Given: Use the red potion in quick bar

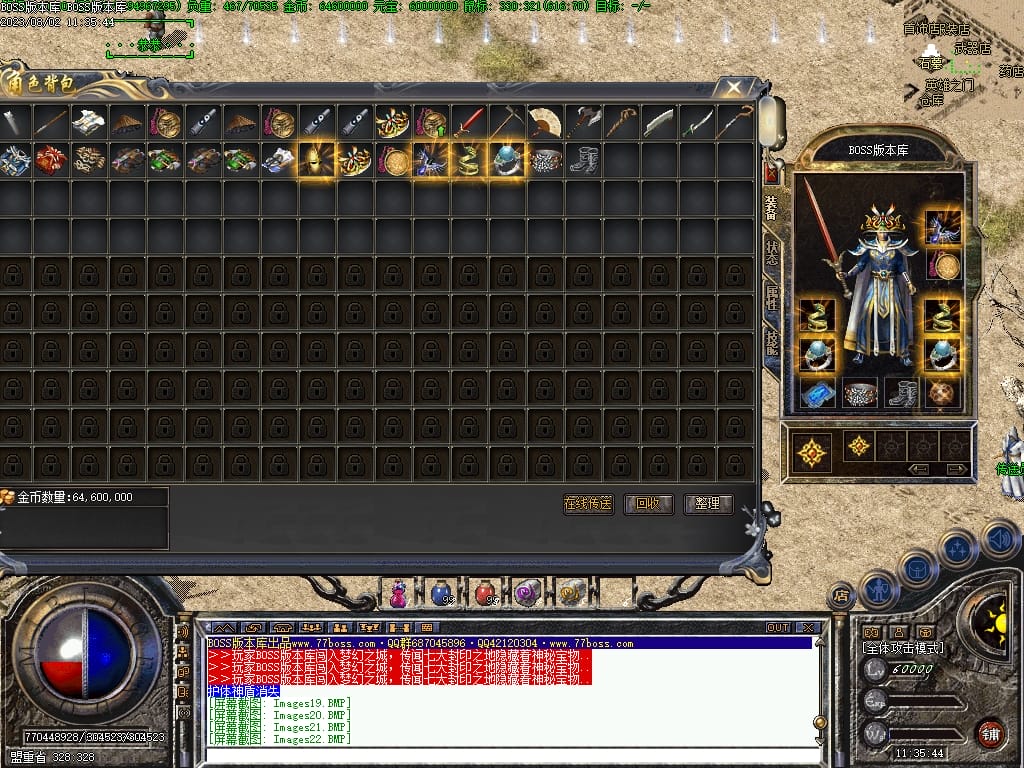Looking at the screenshot, I should tap(484, 593).
